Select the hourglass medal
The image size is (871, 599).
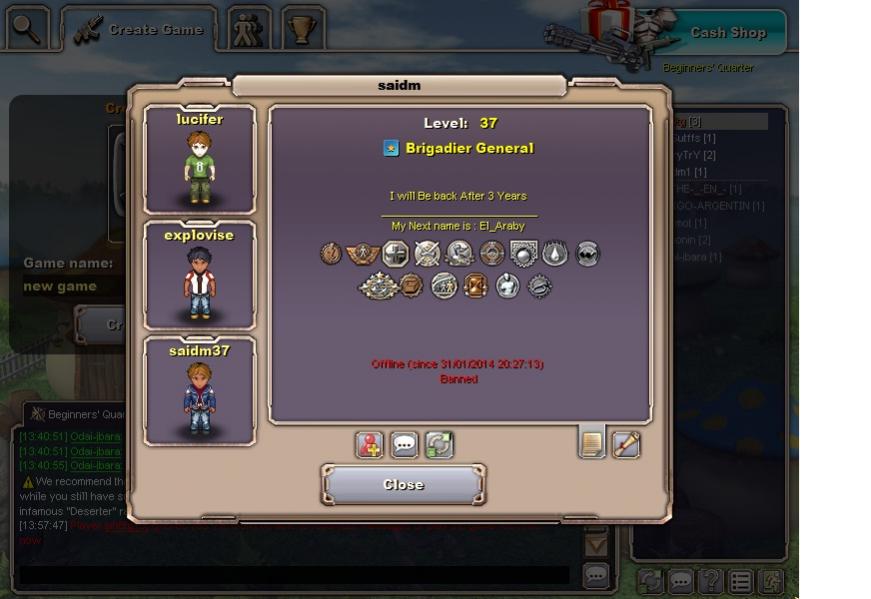(x=475, y=286)
